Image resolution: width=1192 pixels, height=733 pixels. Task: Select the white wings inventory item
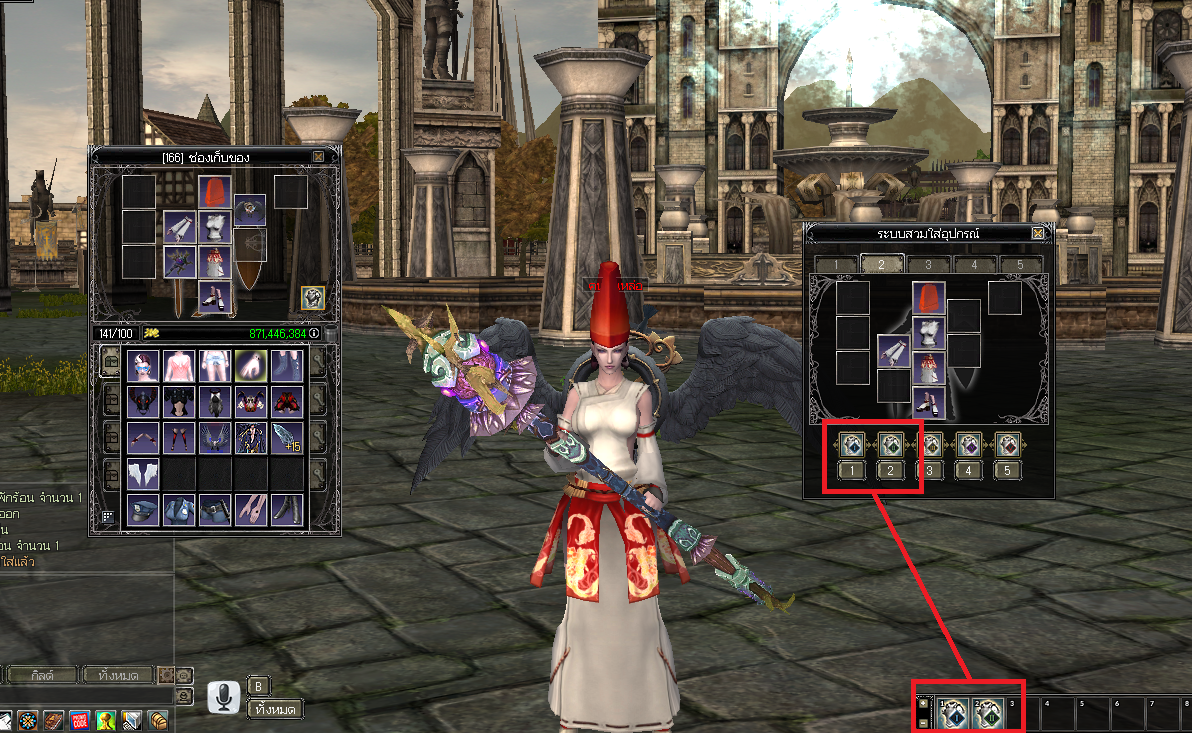[x=143, y=473]
